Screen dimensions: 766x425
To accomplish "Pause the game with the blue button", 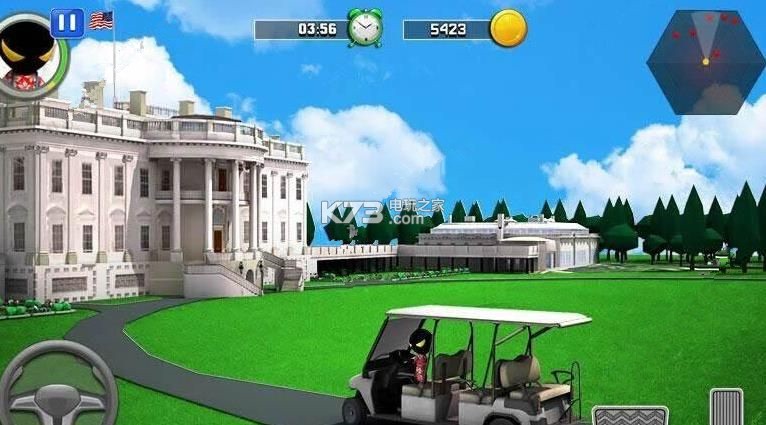I will pyautogui.click(x=67, y=22).
